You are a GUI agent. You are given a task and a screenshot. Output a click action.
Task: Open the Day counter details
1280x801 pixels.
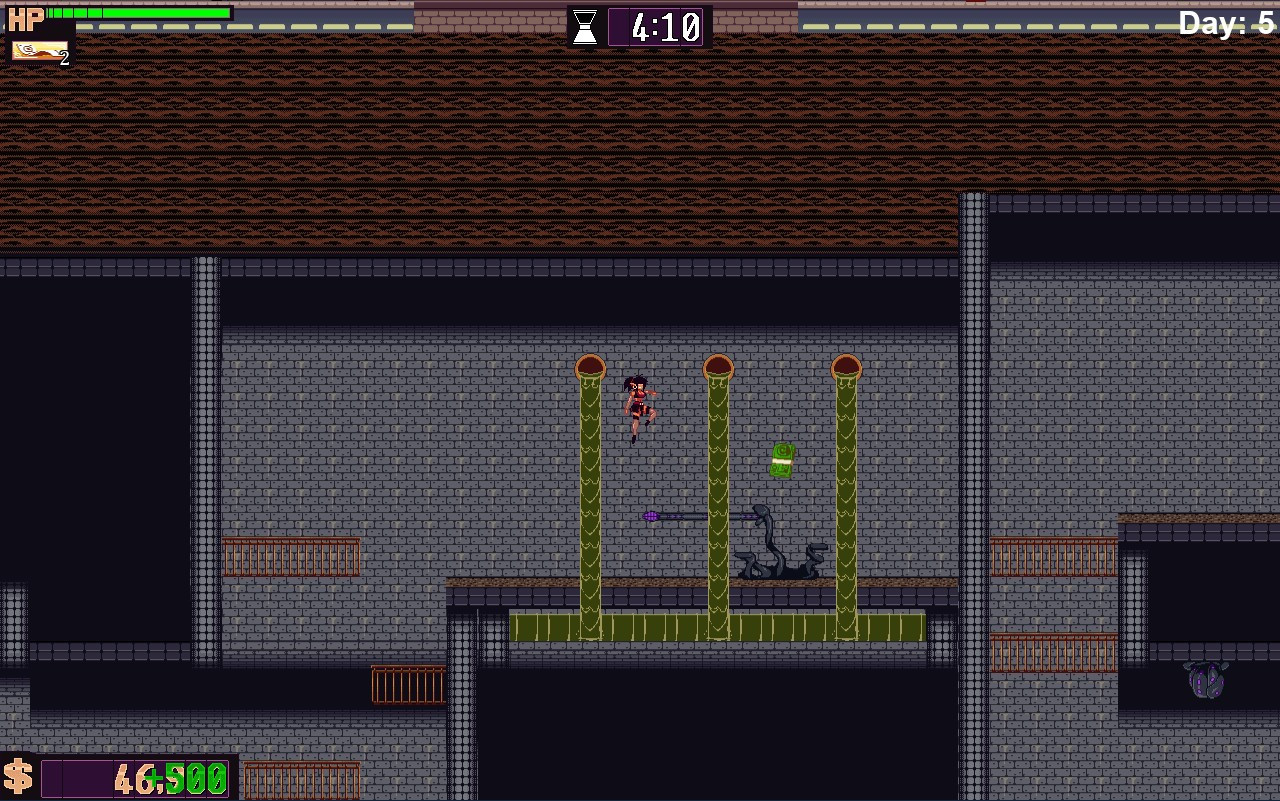[1225, 23]
